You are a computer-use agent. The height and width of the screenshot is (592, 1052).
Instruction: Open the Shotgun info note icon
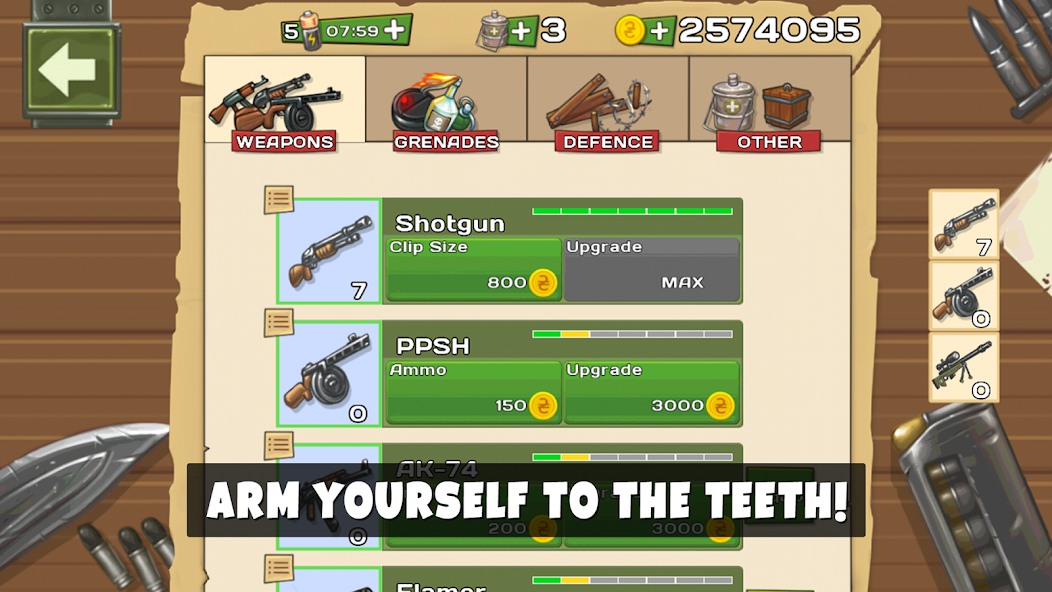[x=279, y=200]
